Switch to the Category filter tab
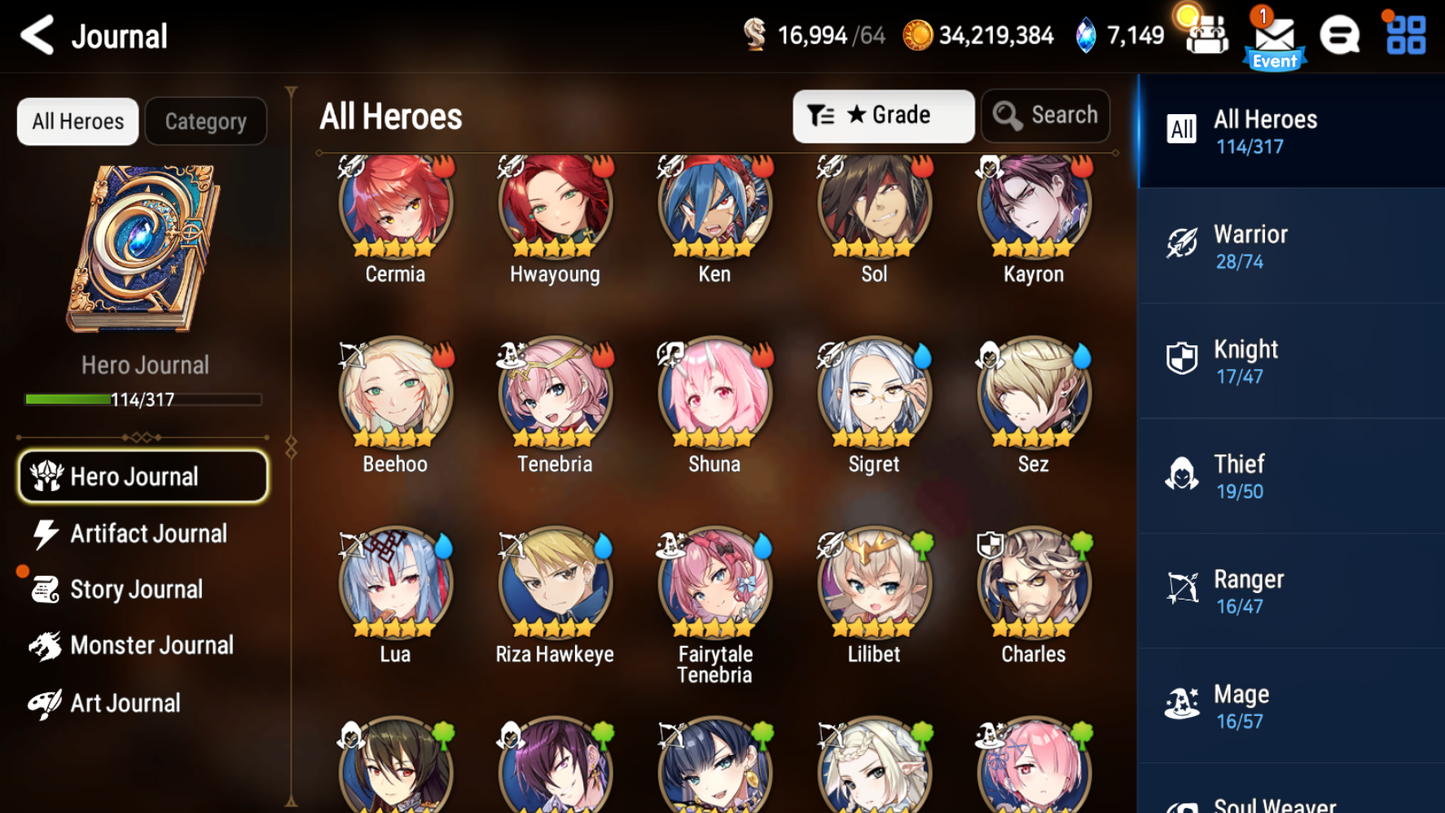Screen dimensions: 1445x813 pos(205,121)
